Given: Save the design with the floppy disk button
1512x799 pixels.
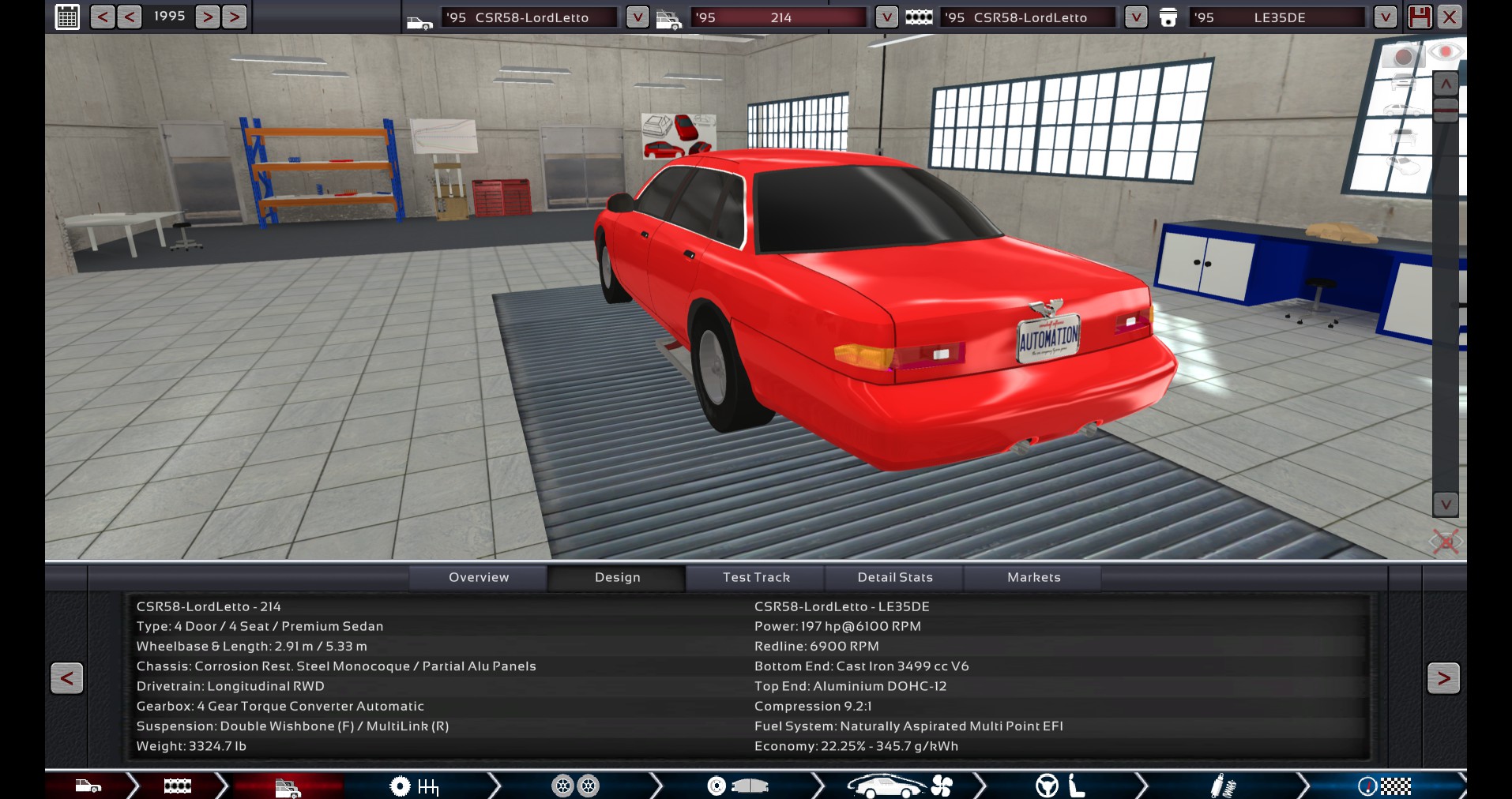Looking at the screenshot, I should pyautogui.click(x=1420, y=17).
